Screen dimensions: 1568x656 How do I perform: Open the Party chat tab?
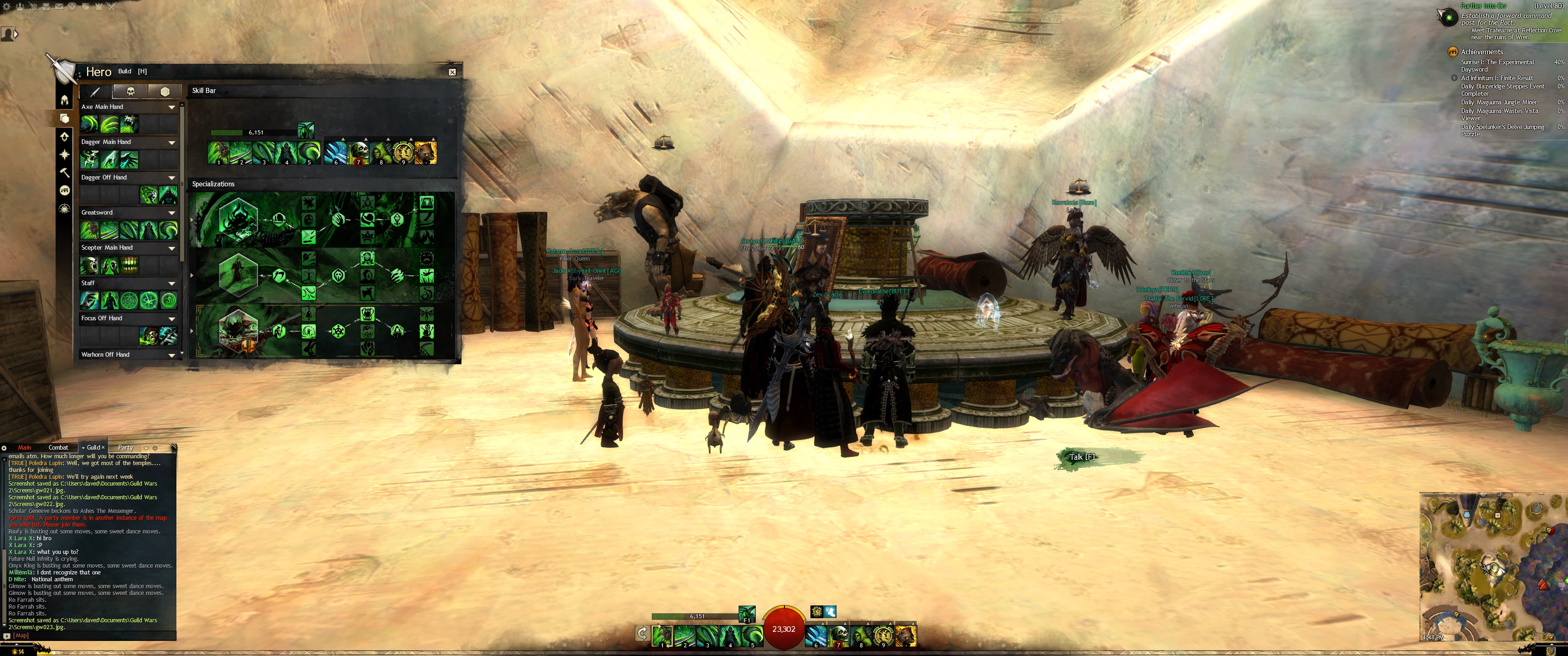125,447
